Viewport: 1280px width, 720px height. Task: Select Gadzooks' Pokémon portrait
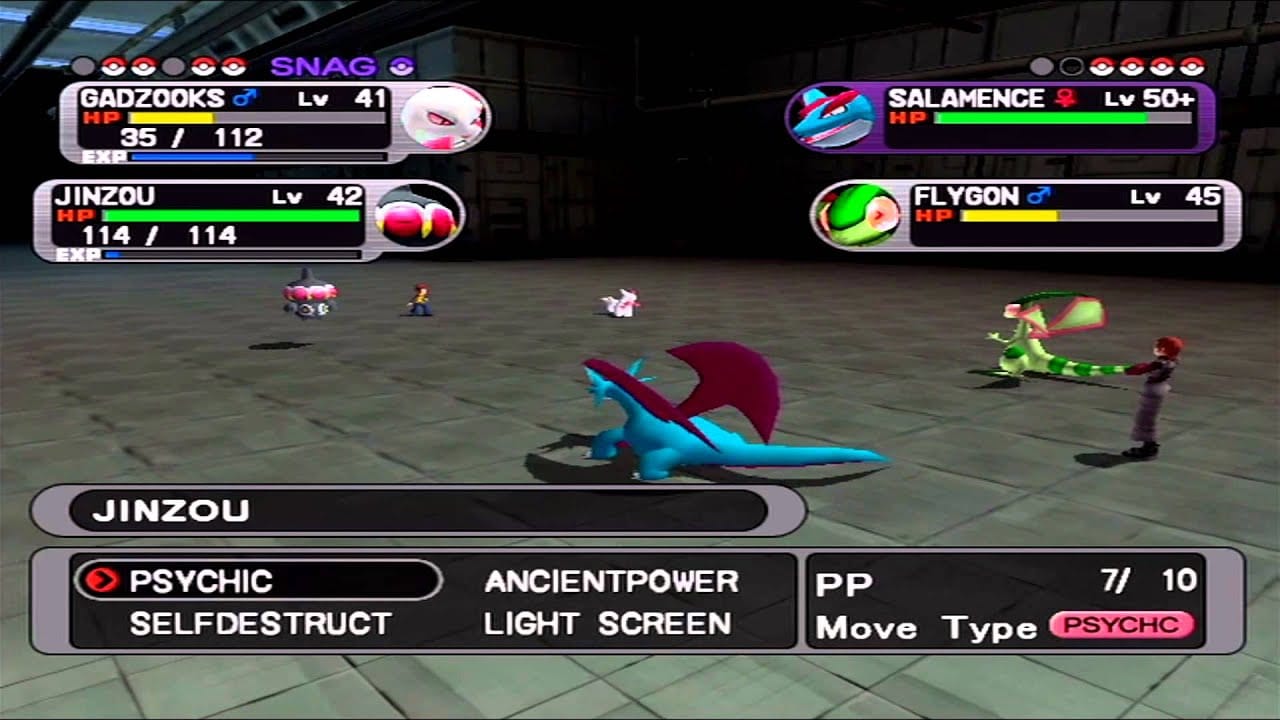coord(440,118)
